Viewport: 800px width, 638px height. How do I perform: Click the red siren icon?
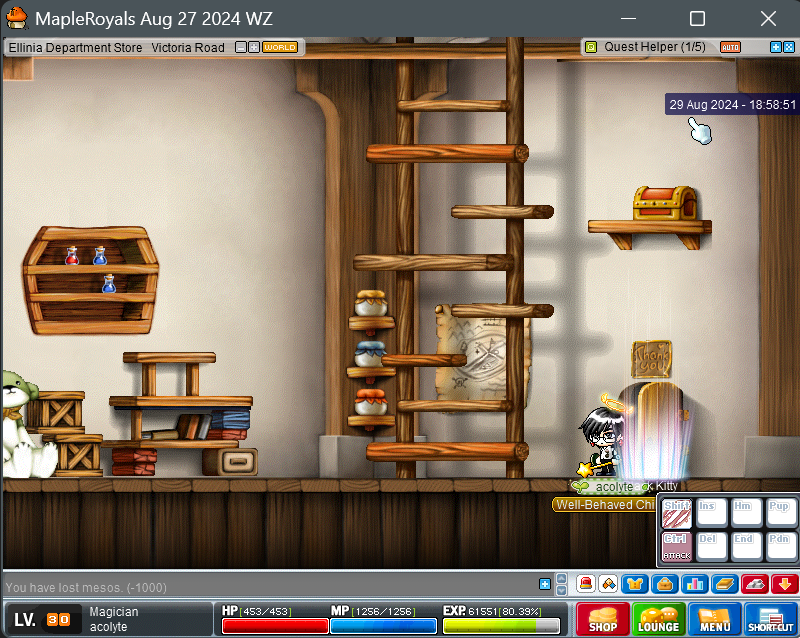[x=587, y=584]
